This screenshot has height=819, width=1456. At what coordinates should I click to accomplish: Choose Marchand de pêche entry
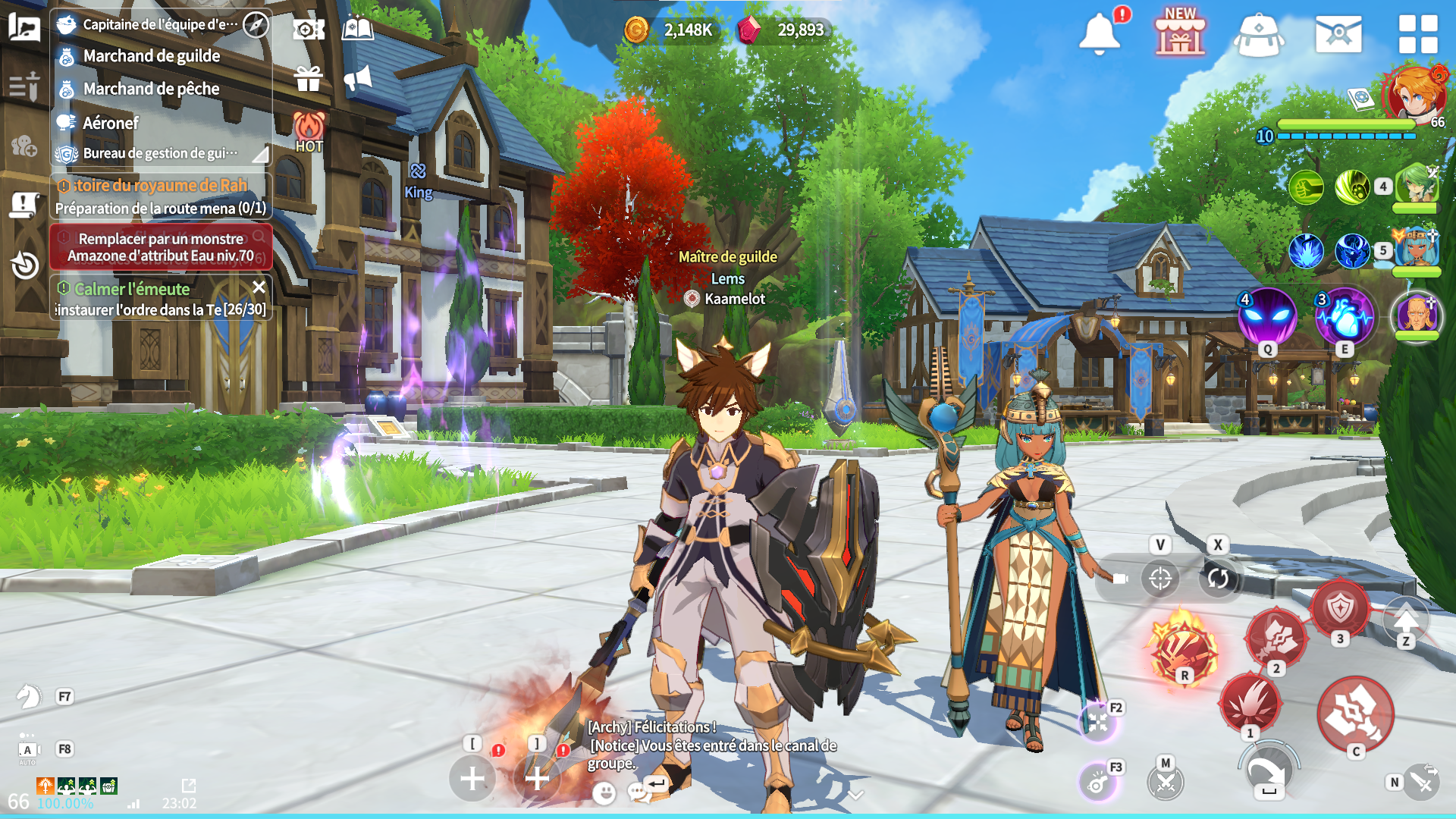coord(151,89)
